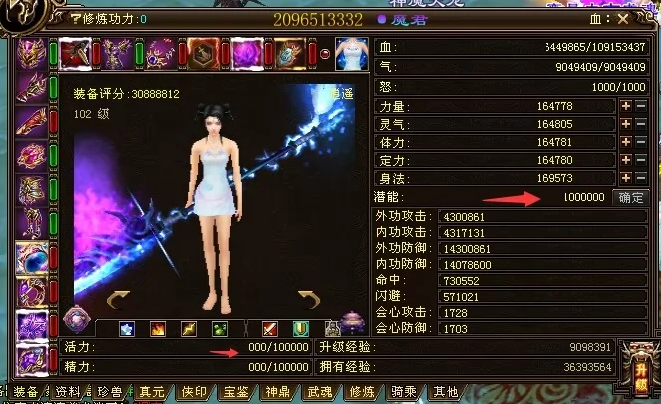Rotate character model with right arrow
661x404 pixels.
point(309,299)
